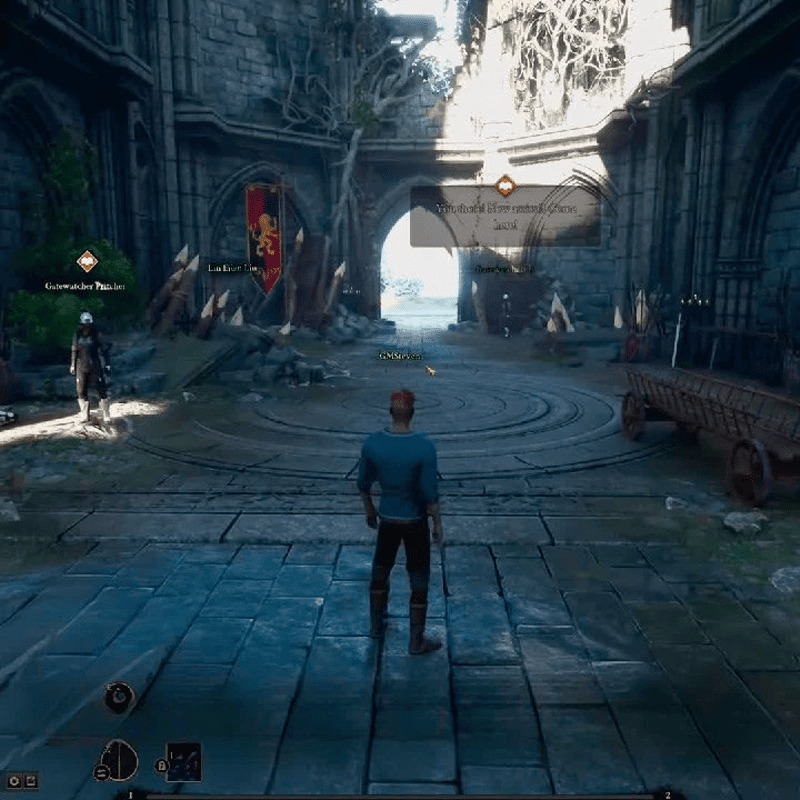This screenshot has height=800, width=800.
Task: Toggle the small swap button on the half-circle
Action: [101, 772]
